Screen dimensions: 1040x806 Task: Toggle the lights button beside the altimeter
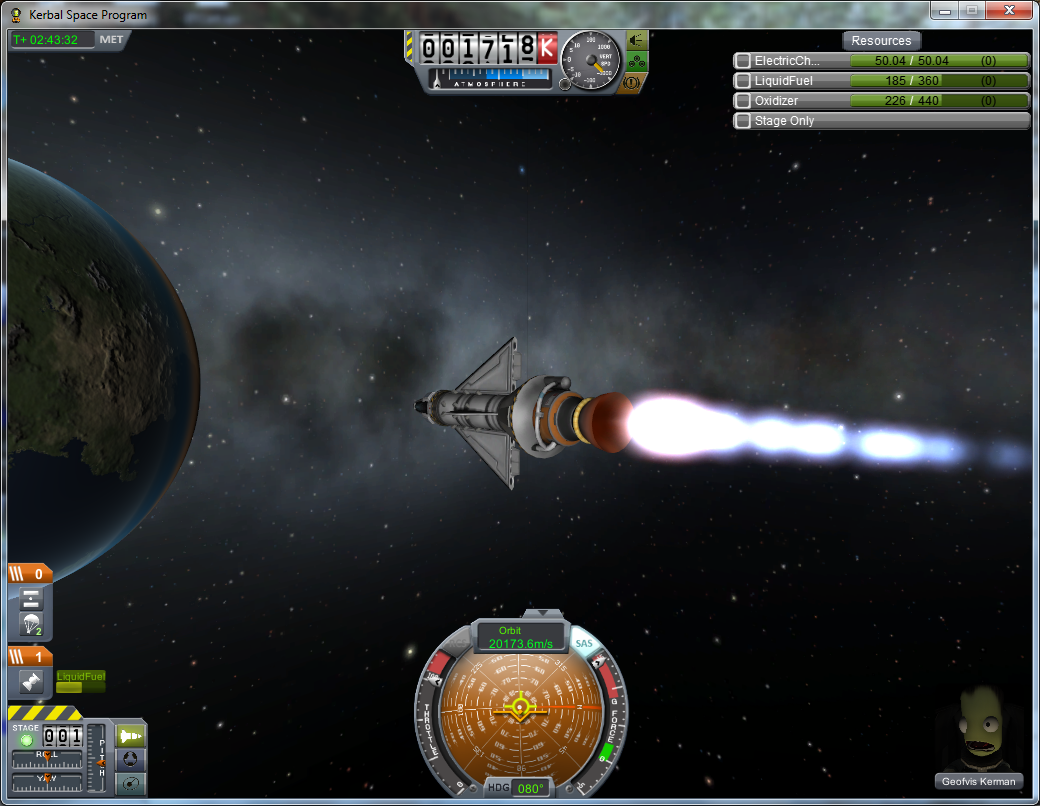point(636,40)
